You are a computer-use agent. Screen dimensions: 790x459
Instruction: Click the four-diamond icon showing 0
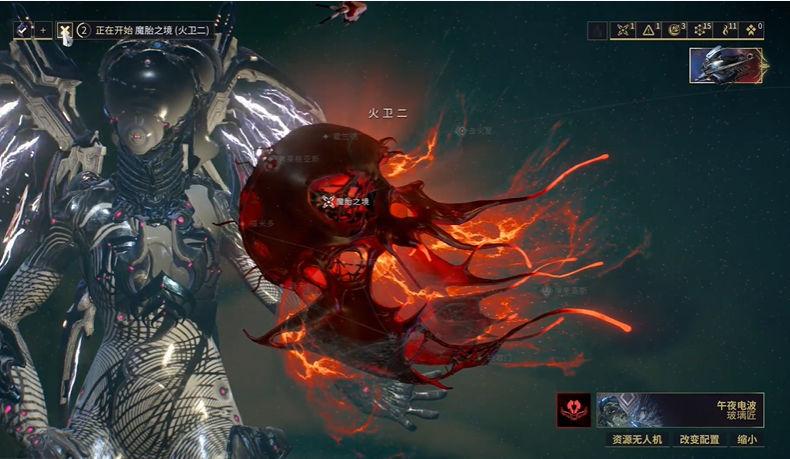[752, 30]
